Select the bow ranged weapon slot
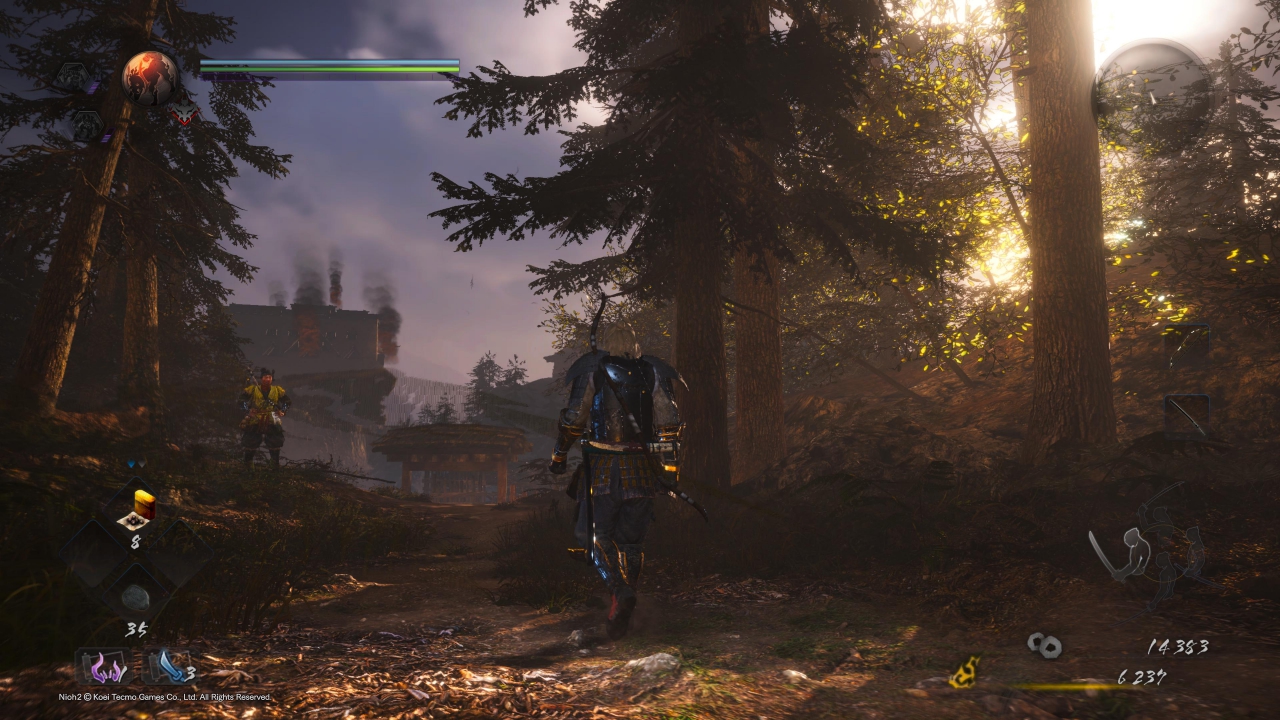The image size is (1280, 720). [x=1187, y=414]
